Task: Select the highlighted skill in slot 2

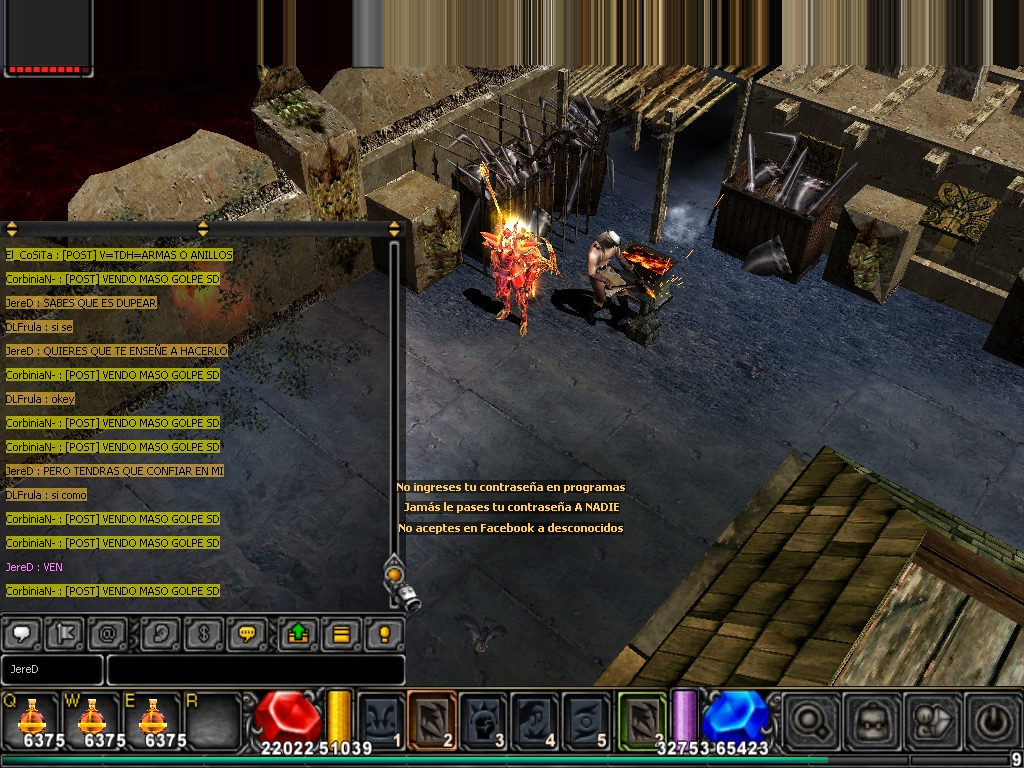Action: 431,719
